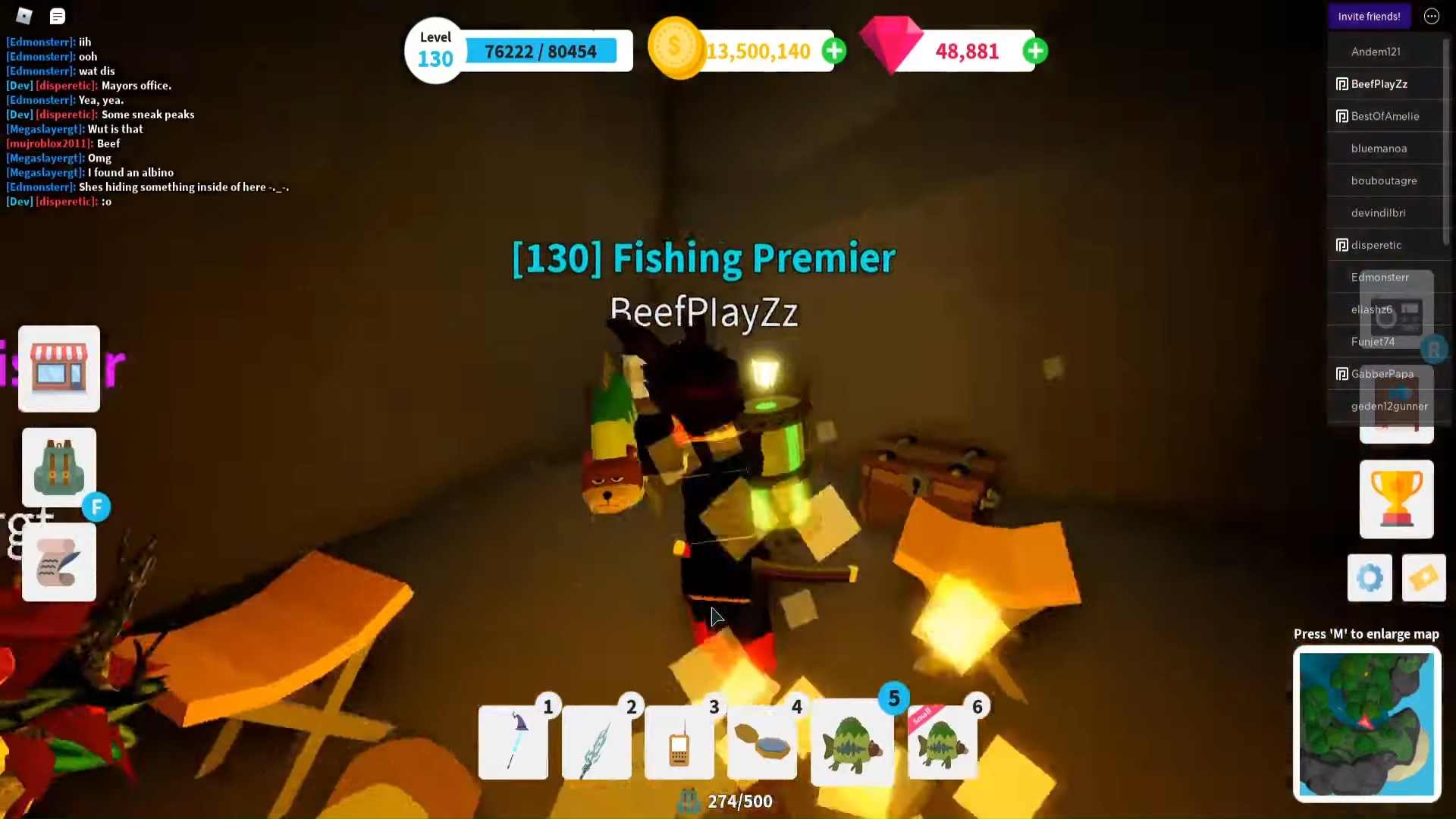Toggle the chat window open
1456x819 pixels.
57,16
